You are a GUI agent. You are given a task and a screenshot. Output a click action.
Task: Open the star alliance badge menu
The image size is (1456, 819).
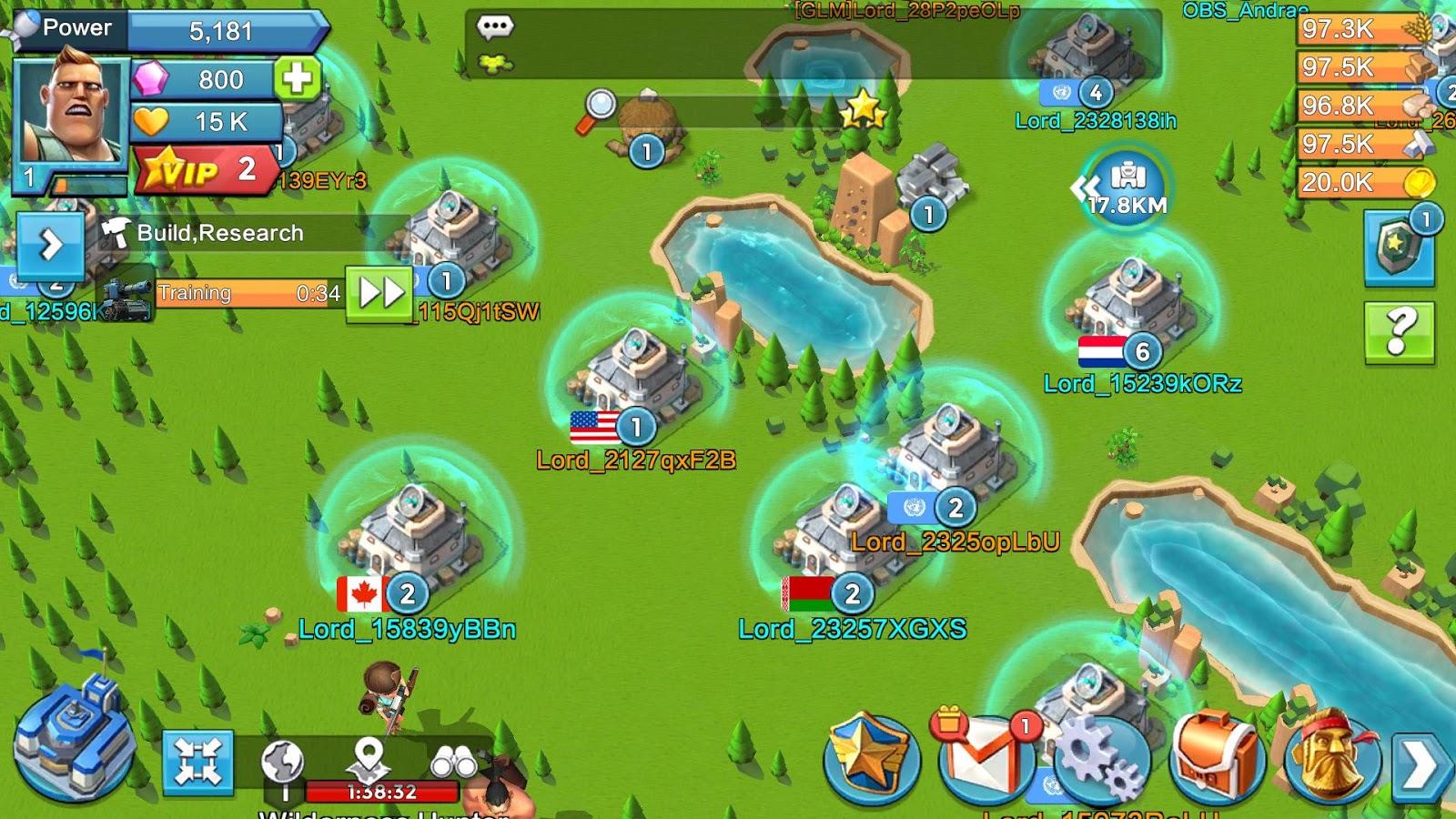(871, 757)
